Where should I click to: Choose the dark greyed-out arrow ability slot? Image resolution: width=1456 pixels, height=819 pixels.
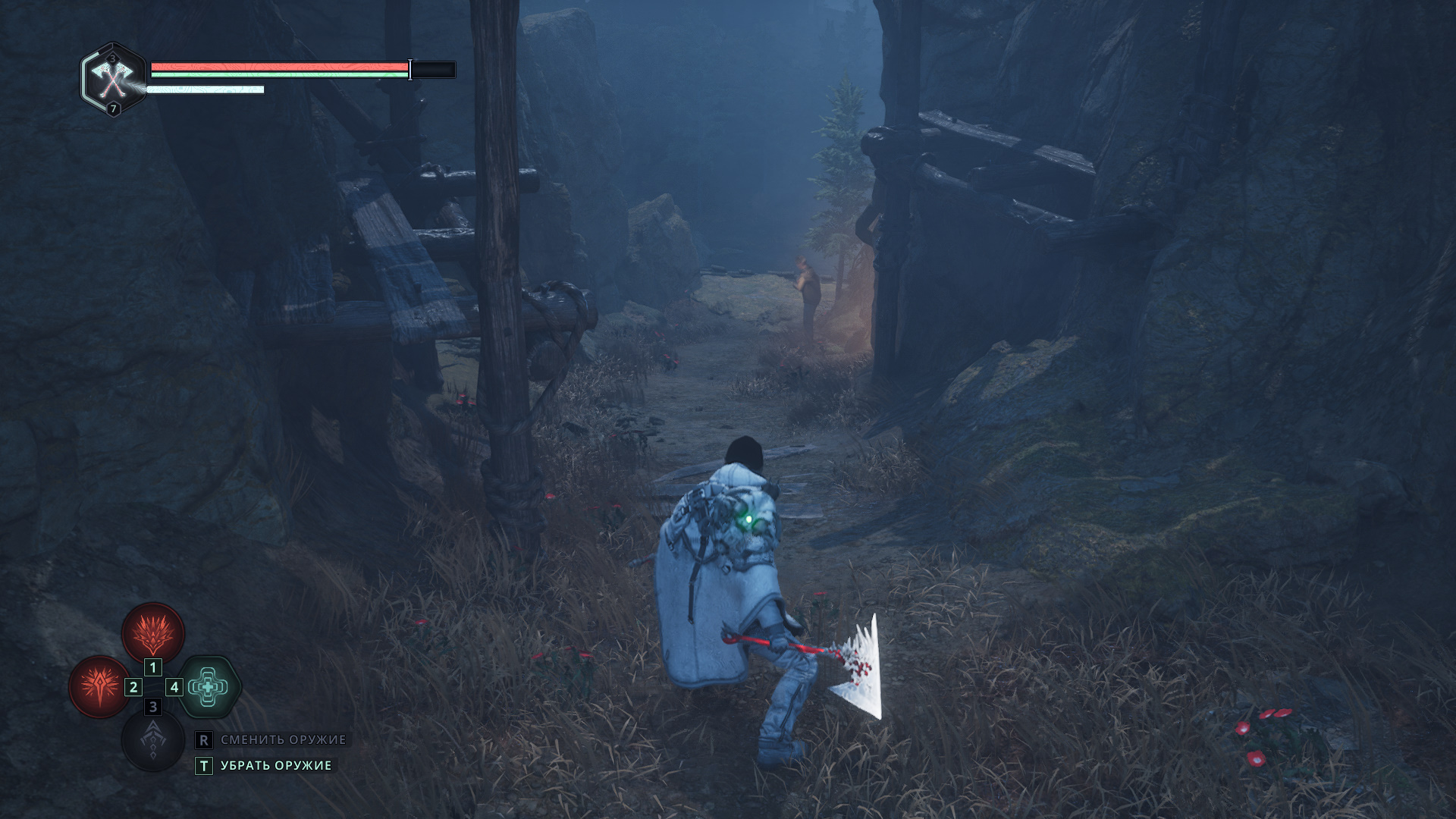point(153,740)
